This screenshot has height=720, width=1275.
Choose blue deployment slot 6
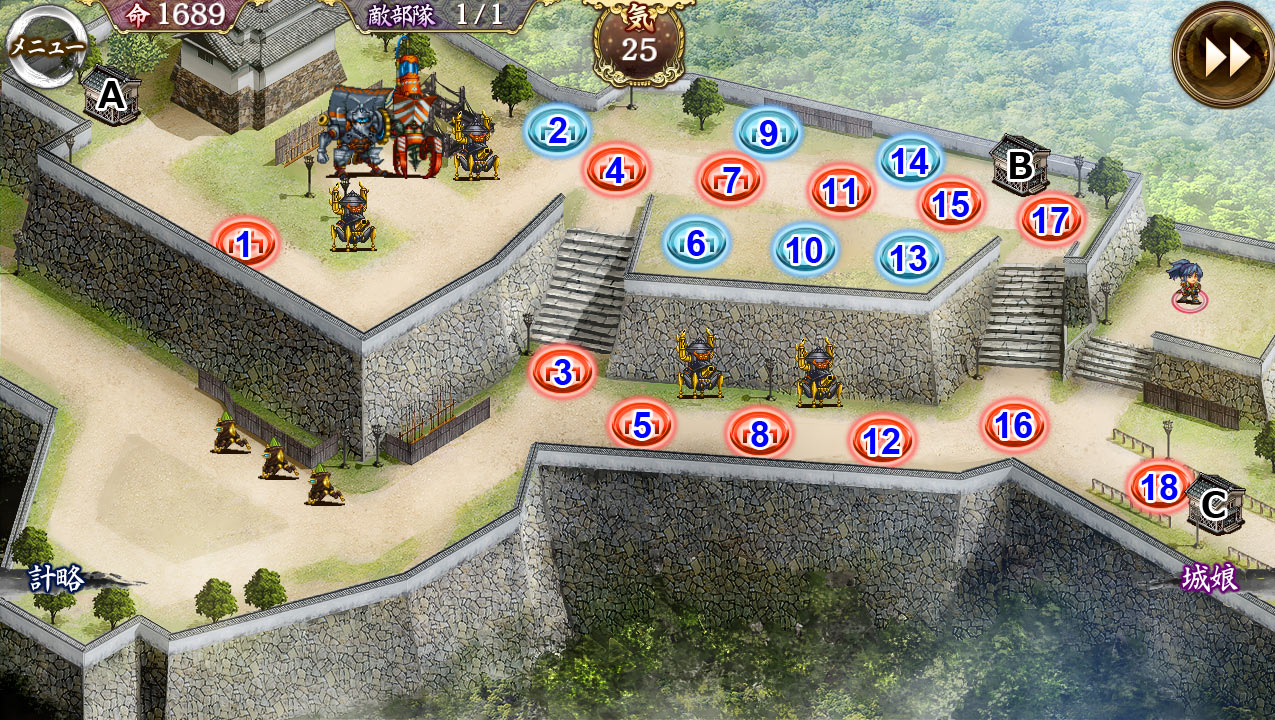click(x=697, y=243)
